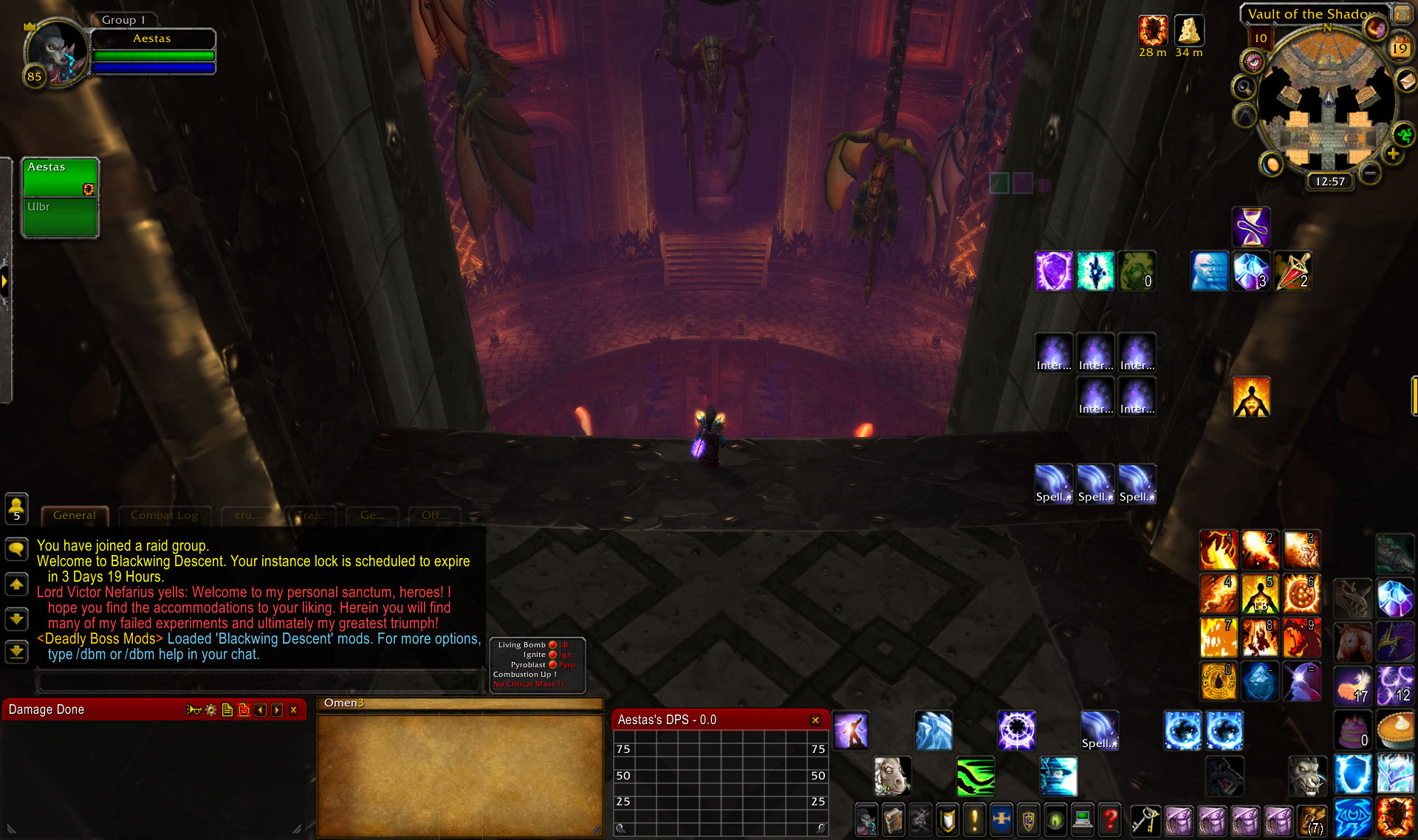Click the cheese wedge buff icon
The width and height of the screenshot is (1418, 840).
click(x=1189, y=31)
